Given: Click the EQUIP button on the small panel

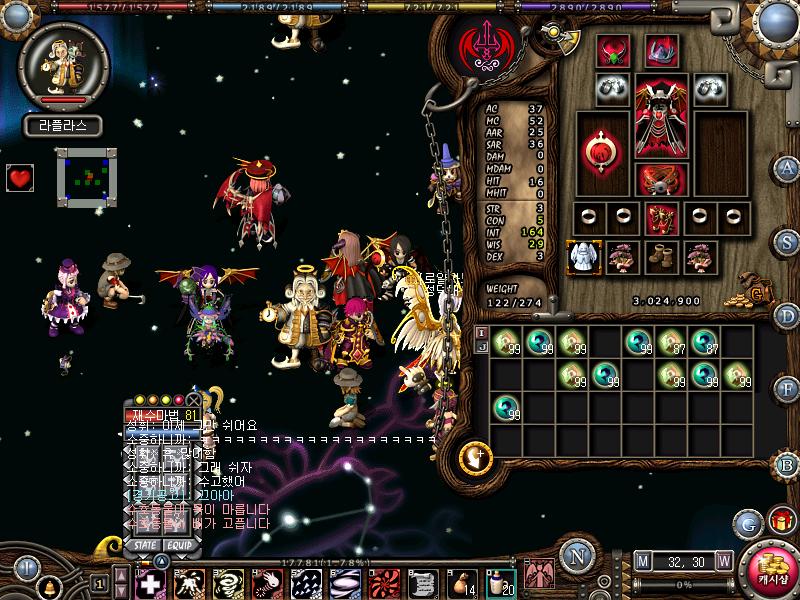Looking at the screenshot, I should pyautogui.click(x=179, y=545).
